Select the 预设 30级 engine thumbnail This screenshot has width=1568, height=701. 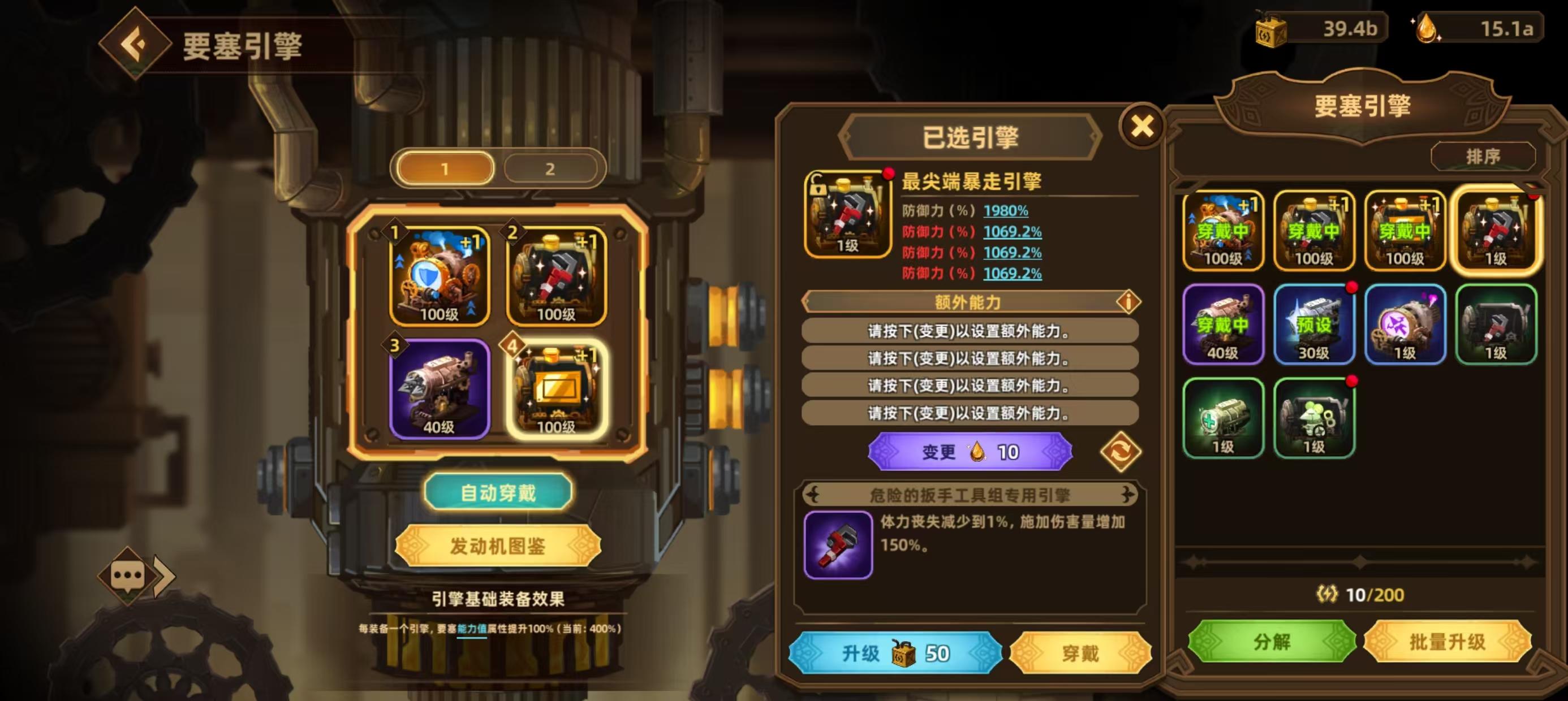1313,325
